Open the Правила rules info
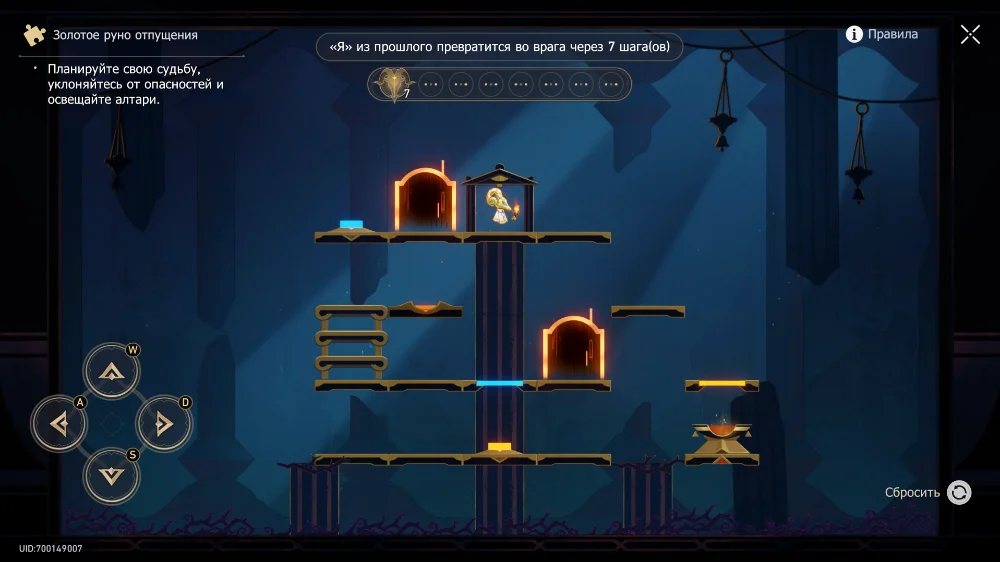Image resolution: width=1000 pixels, height=562 pixels. tap(881, 34)
